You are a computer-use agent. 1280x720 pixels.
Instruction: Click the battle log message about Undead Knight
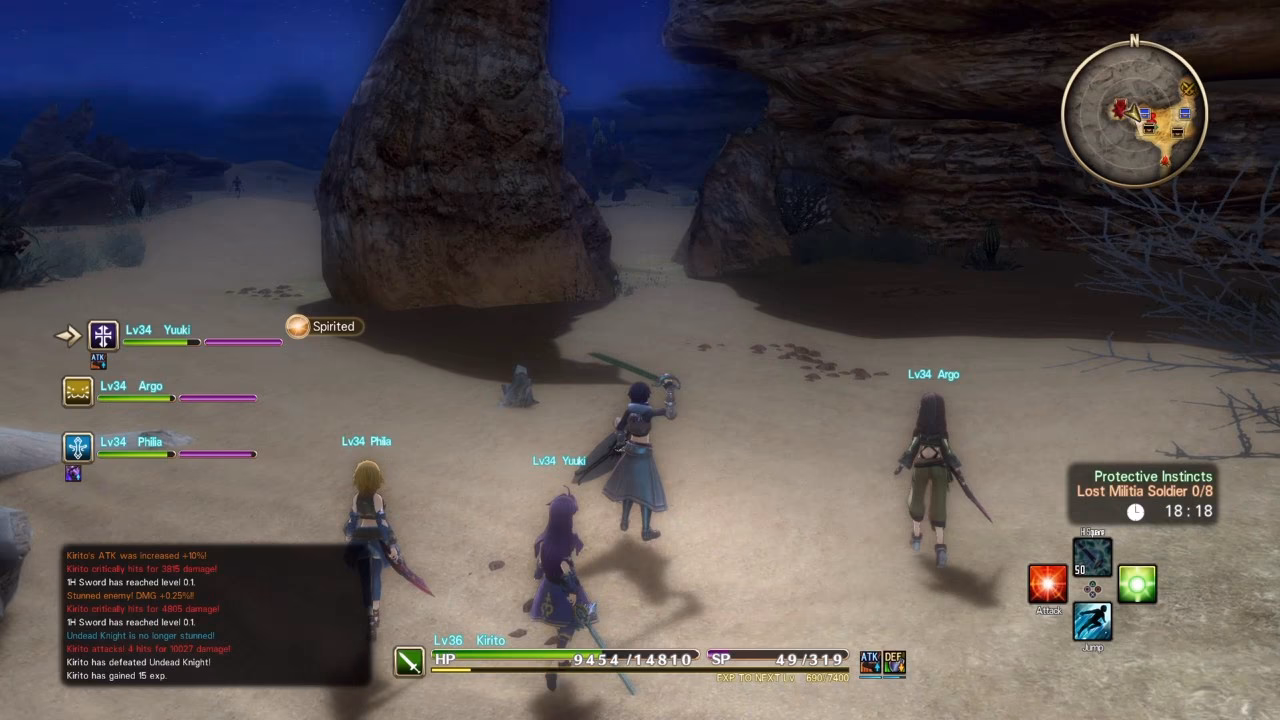140,634
